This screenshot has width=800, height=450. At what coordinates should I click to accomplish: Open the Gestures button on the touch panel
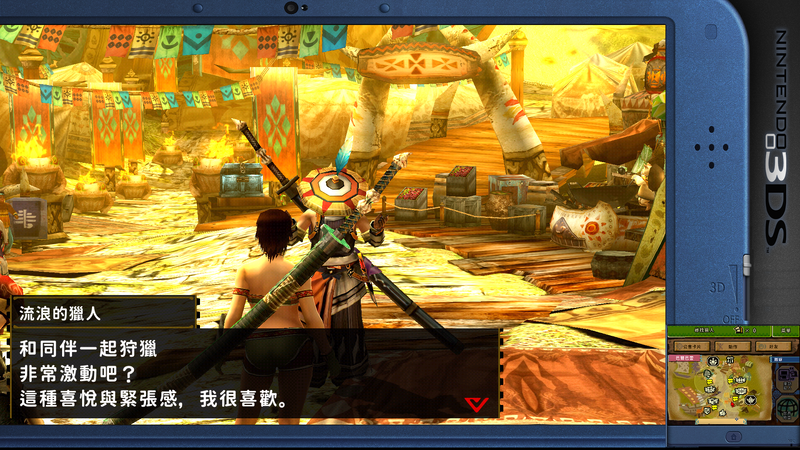pos(733,346)
